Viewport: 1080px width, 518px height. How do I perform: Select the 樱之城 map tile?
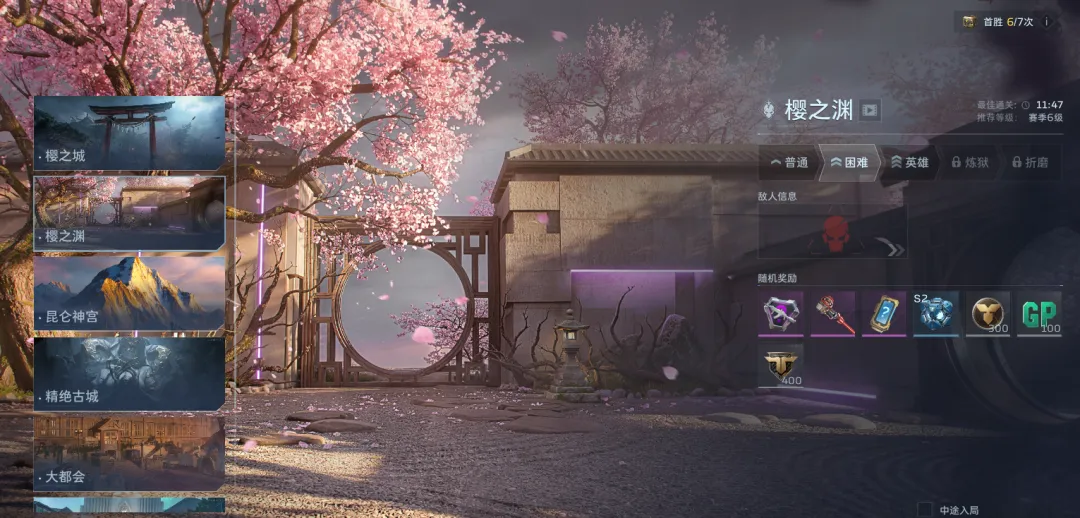pos(129,133)
